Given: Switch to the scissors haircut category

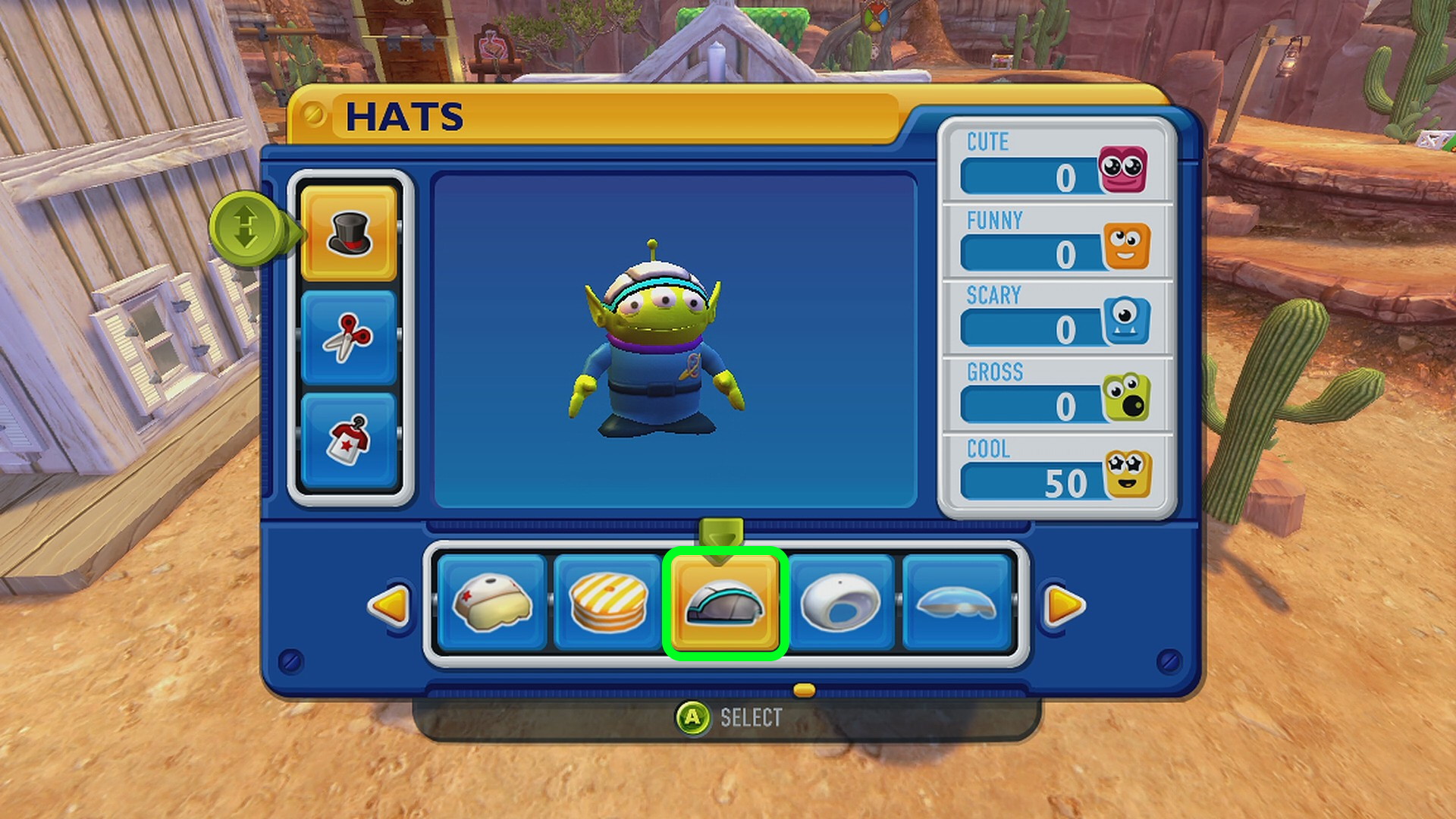Looking at the screenshot, I should tap(349, 337).
